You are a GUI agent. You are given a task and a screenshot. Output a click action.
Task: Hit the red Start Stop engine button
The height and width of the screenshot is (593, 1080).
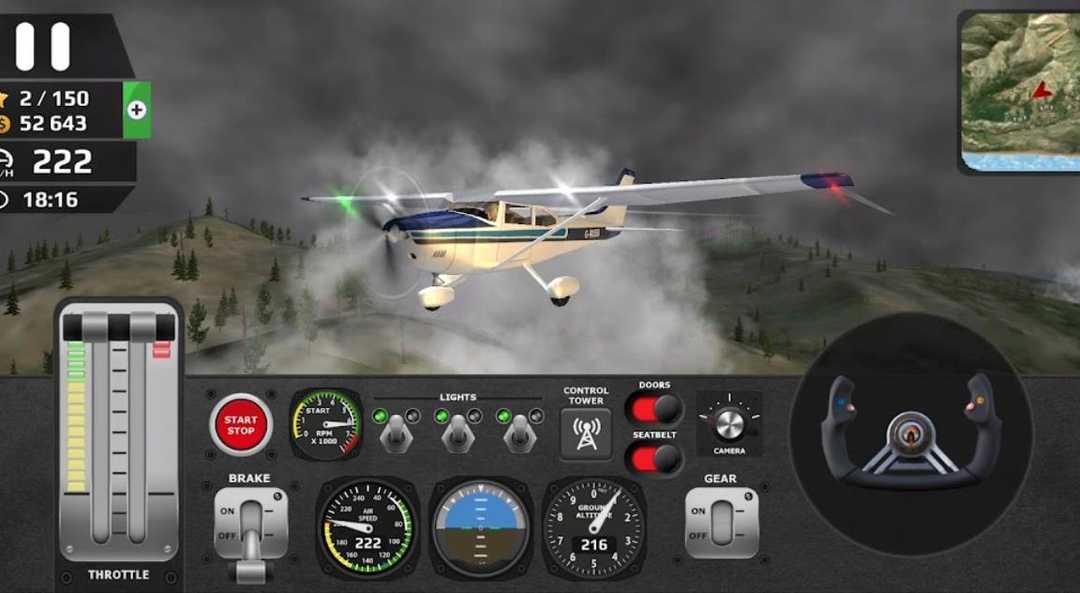point(240,425)
